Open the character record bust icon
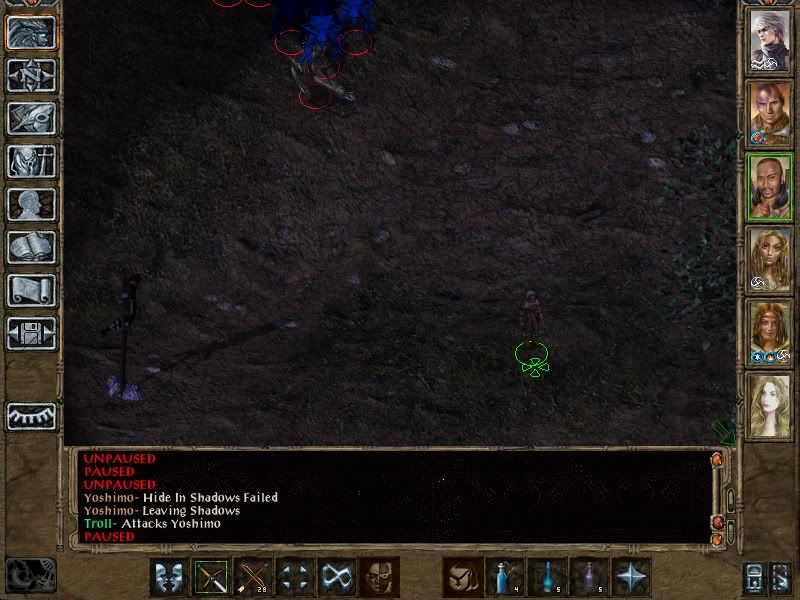Viewport: 800px width, 600px height. click(x=32, y=204)
